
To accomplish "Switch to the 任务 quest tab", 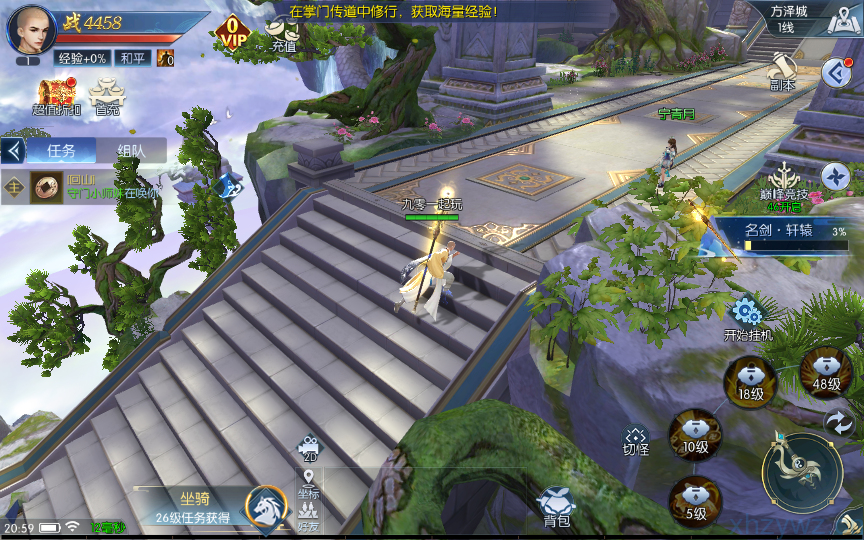I will pos(61,151).
